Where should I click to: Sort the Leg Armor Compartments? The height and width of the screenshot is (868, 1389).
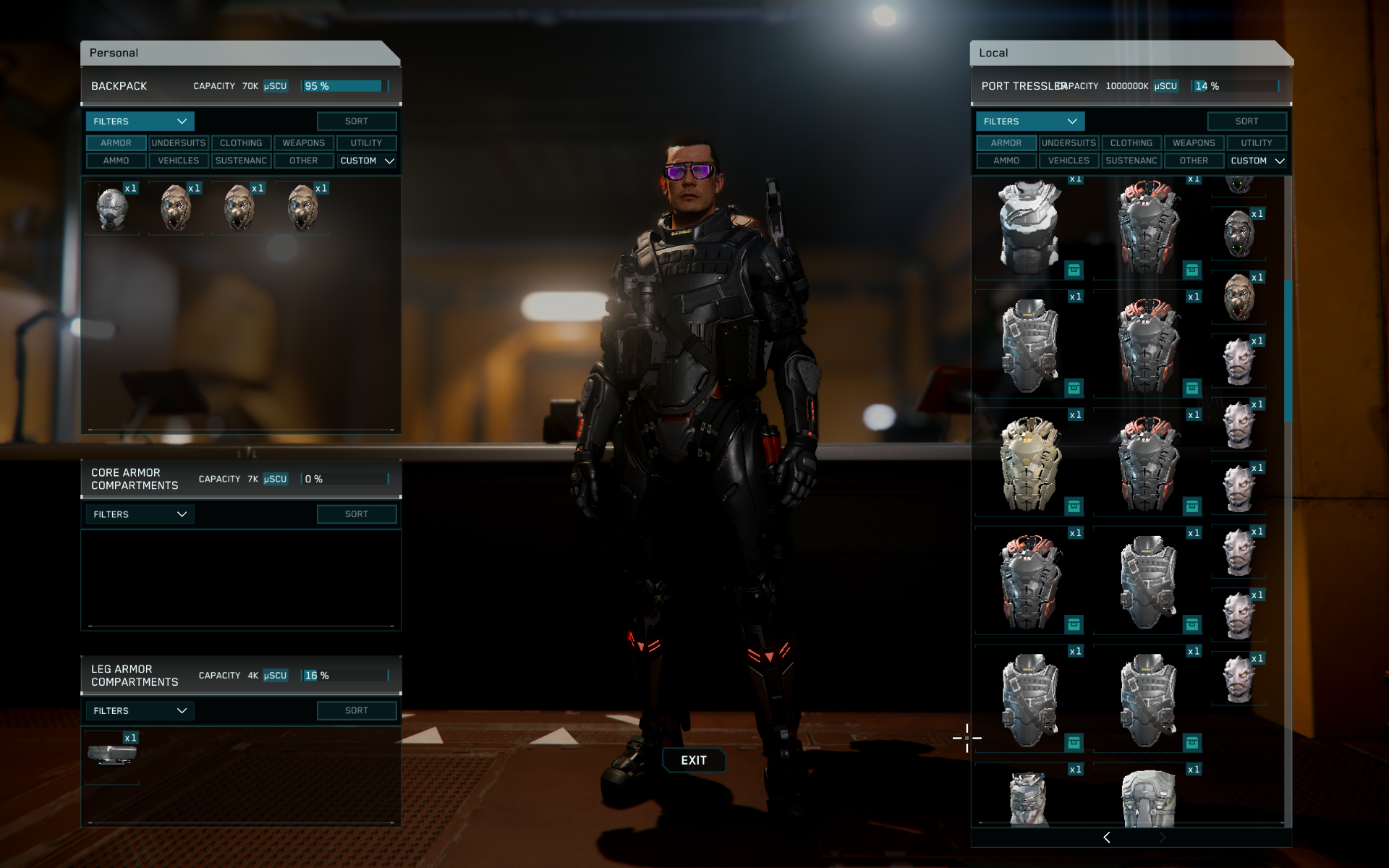(356, 711)
